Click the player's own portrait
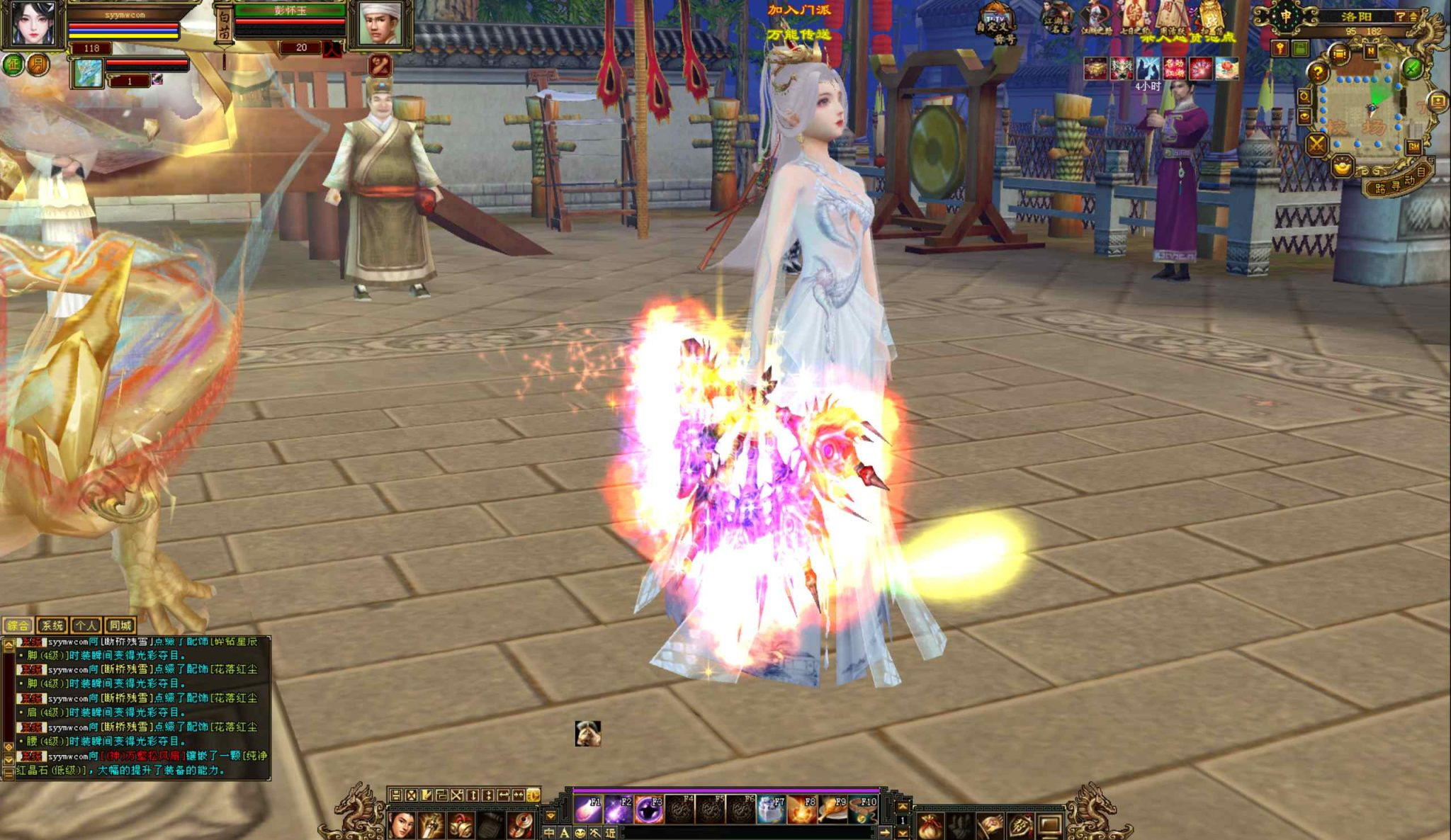 pos(33,23)
